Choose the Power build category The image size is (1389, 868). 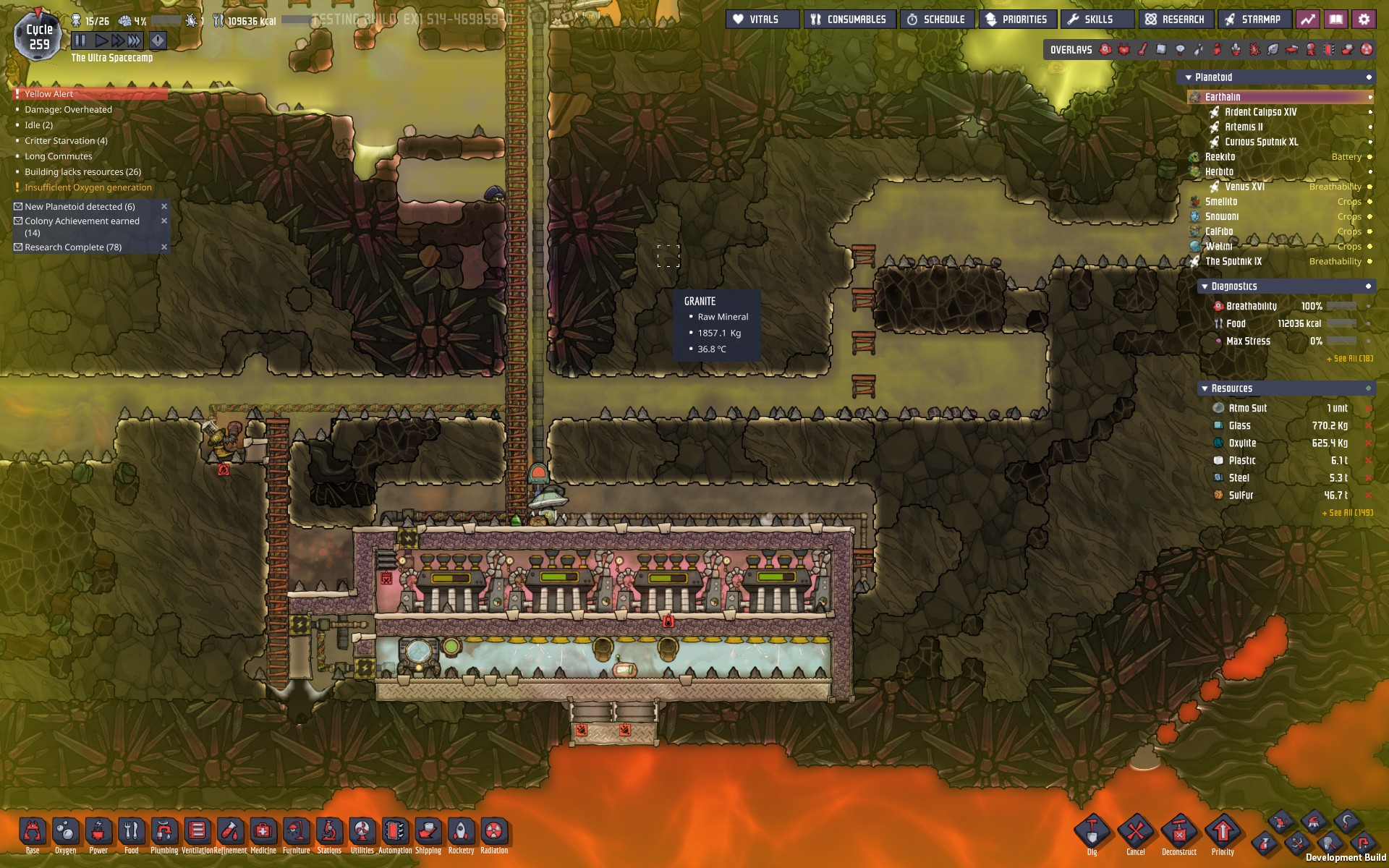(x=98, y=833)
